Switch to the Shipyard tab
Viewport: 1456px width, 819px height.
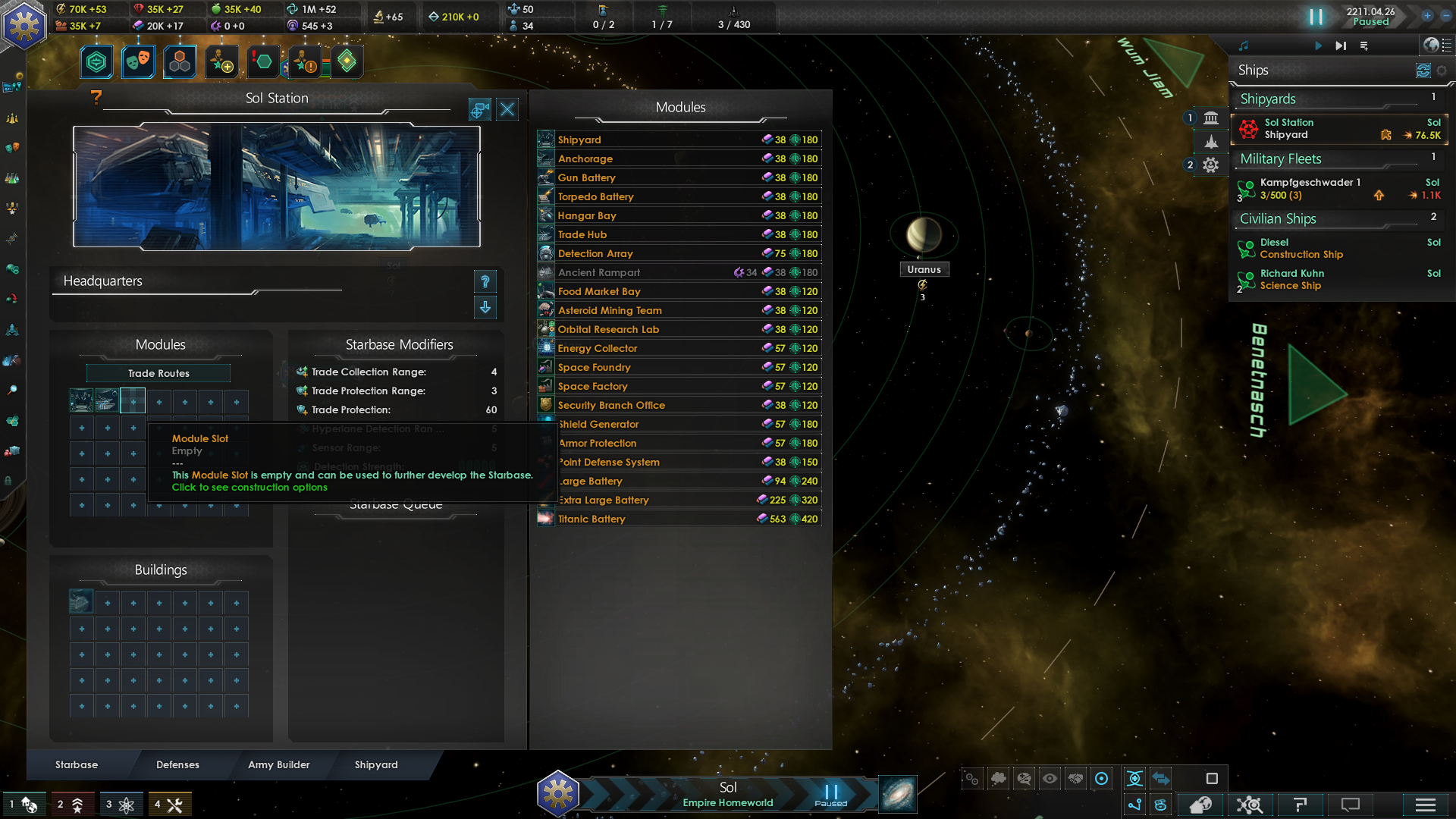coord(376,764)
